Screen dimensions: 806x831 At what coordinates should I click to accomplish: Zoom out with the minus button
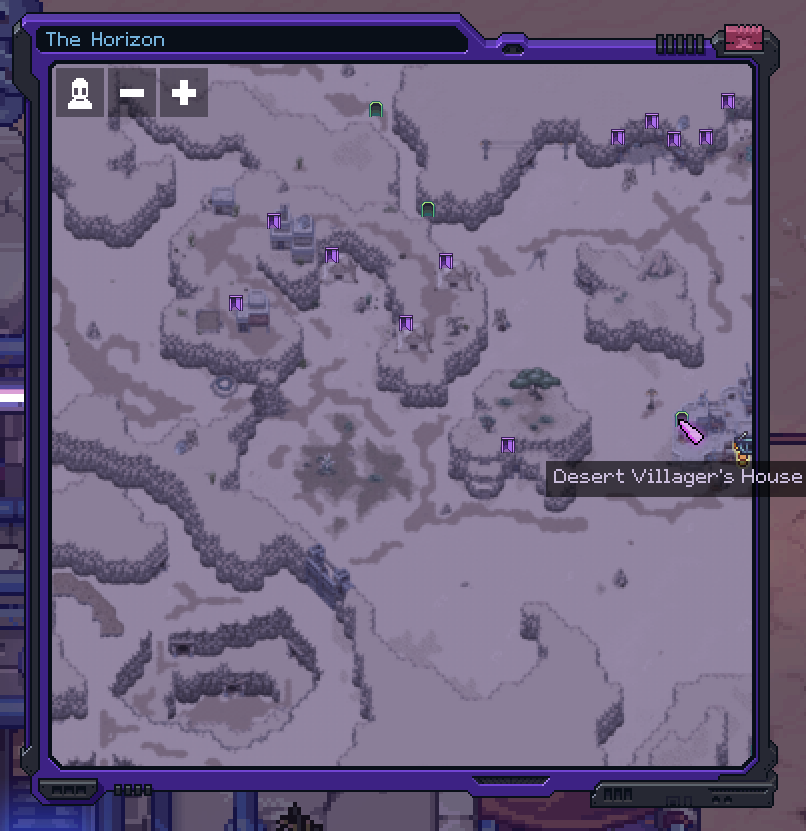tap(132, 93)
